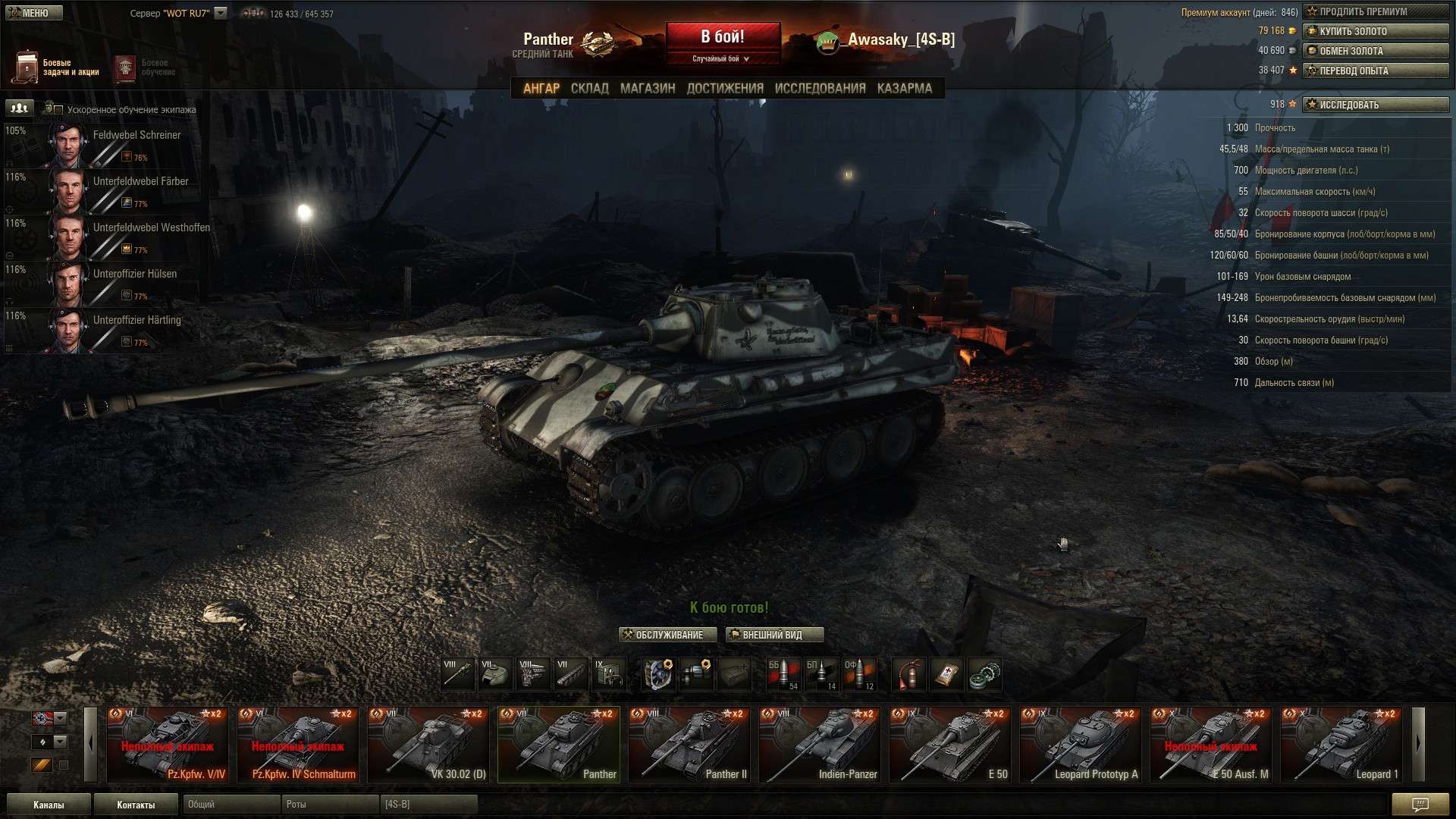This screenshot has width=1456, height=819.
Task: Open the server selection dropdown
Action: click(221, 13)
